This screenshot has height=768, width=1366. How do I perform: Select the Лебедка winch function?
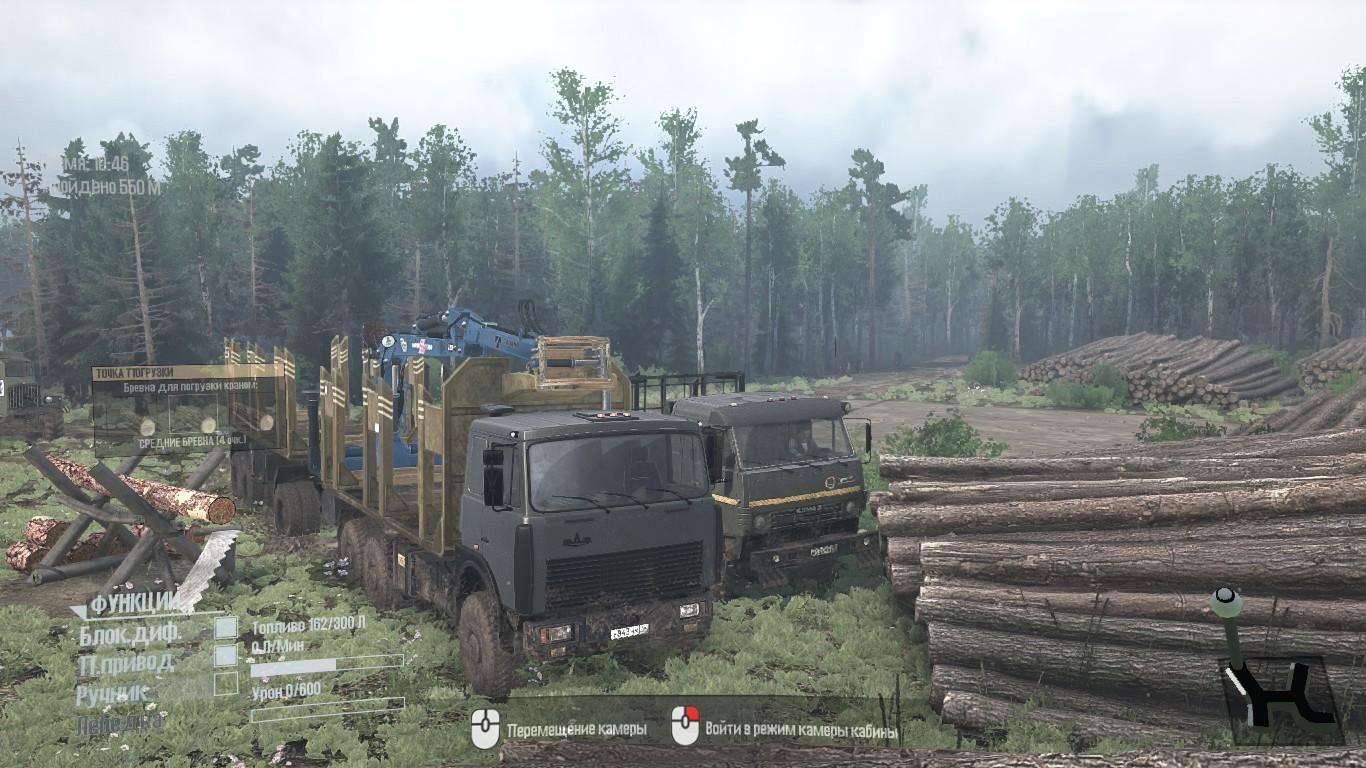pos(121,723)
